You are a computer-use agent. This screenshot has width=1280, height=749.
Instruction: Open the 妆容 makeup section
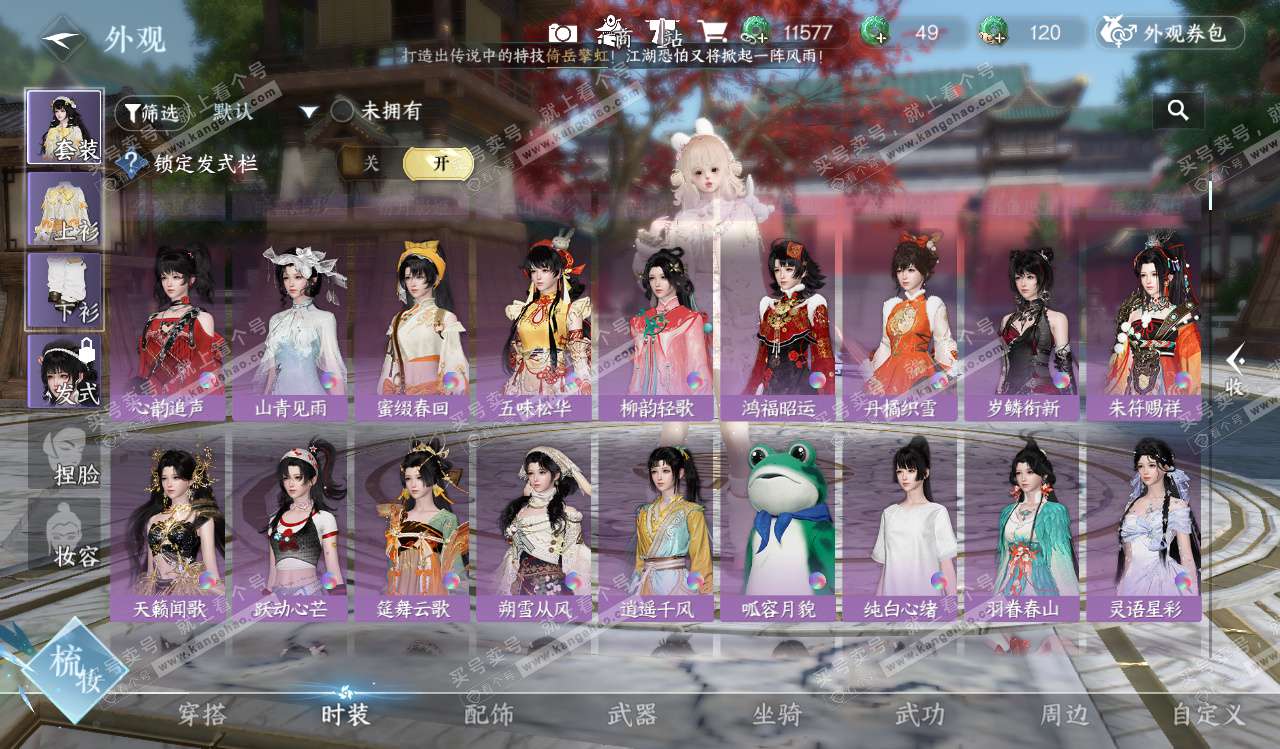coord(64,537)
